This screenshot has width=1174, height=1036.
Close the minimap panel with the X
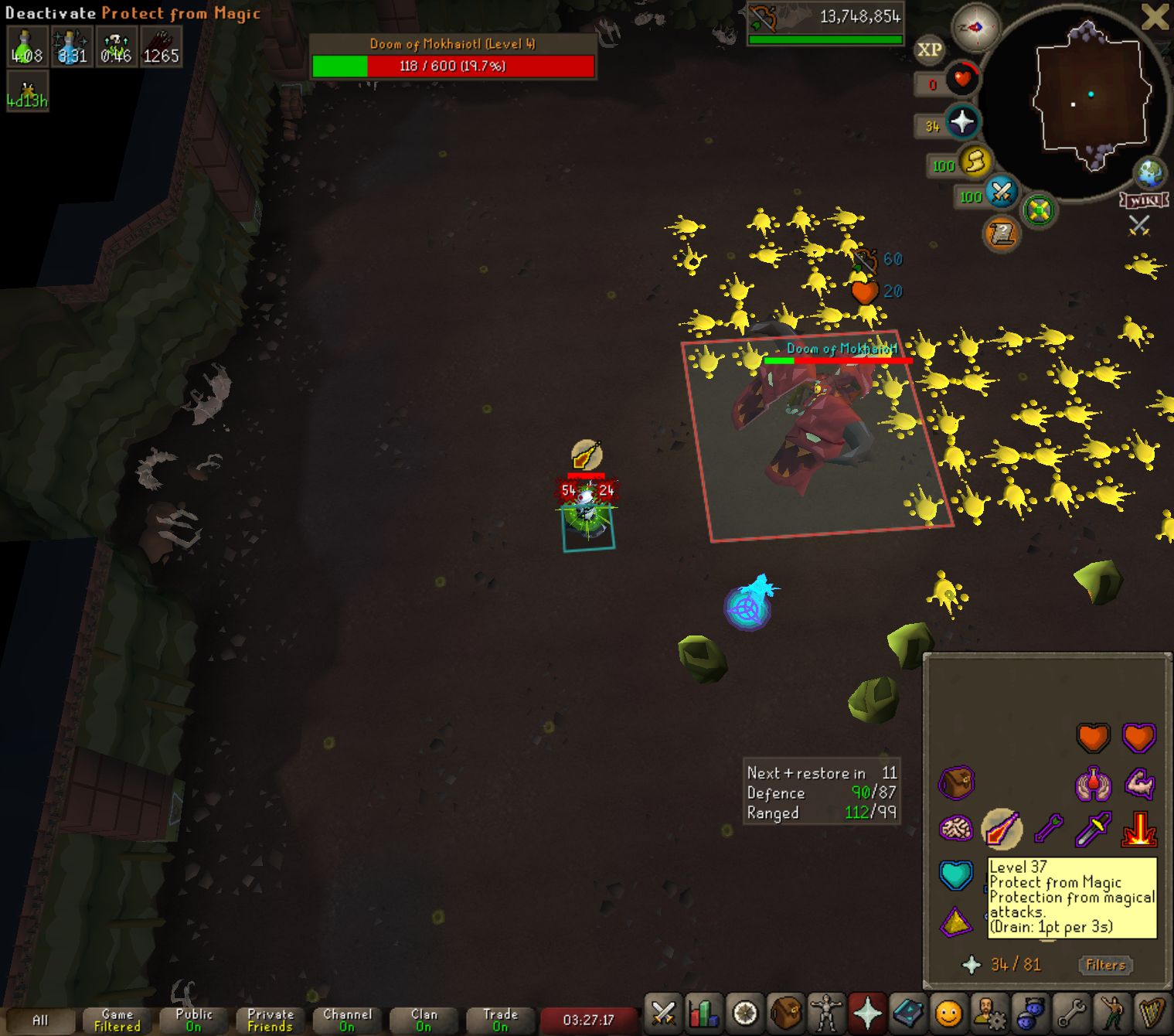pos(1155,17)
